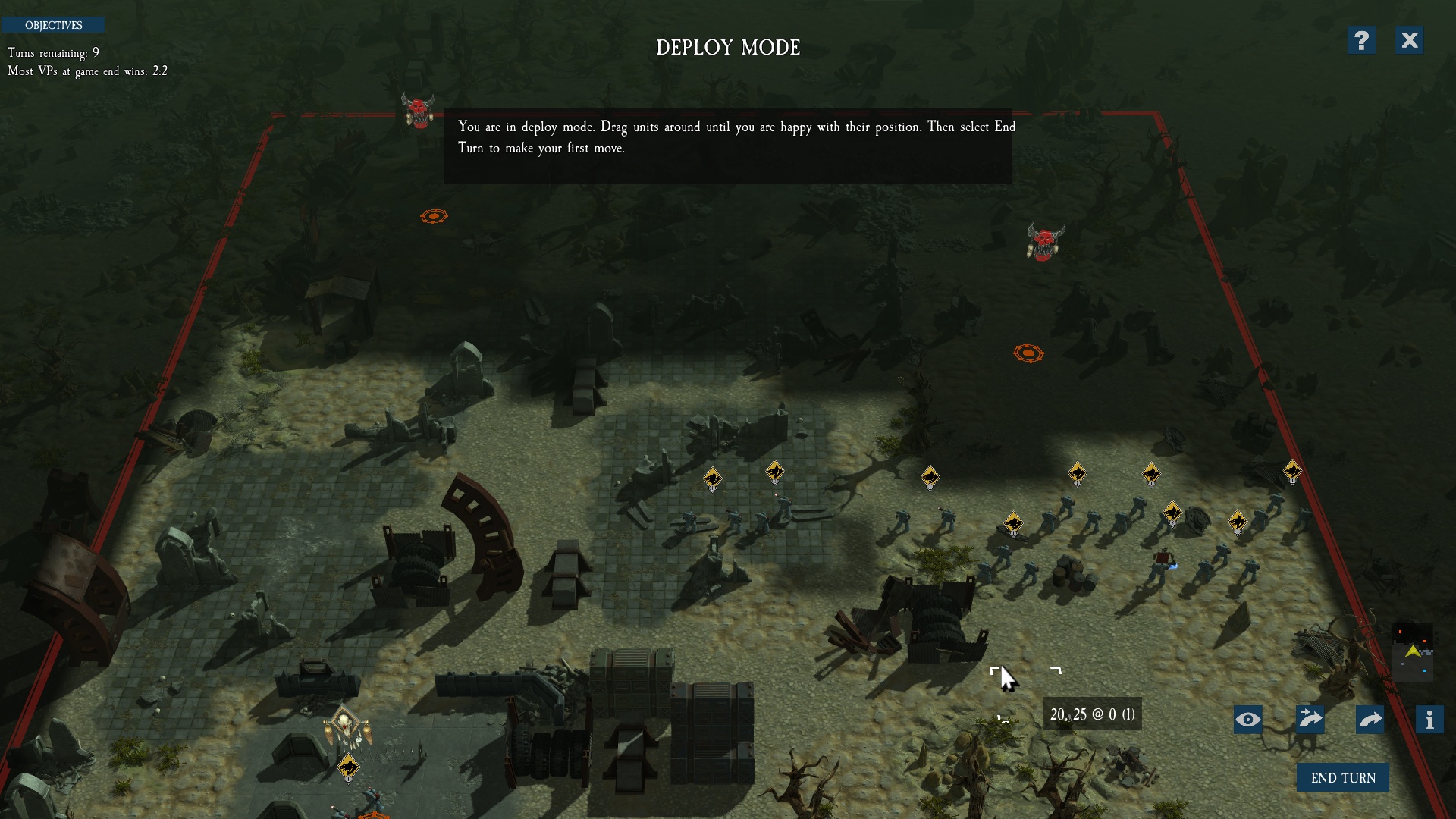This screenshot has height=819, width=1456.
Task: Toggle the eye visibility icon
Action: pos(1247,719)
